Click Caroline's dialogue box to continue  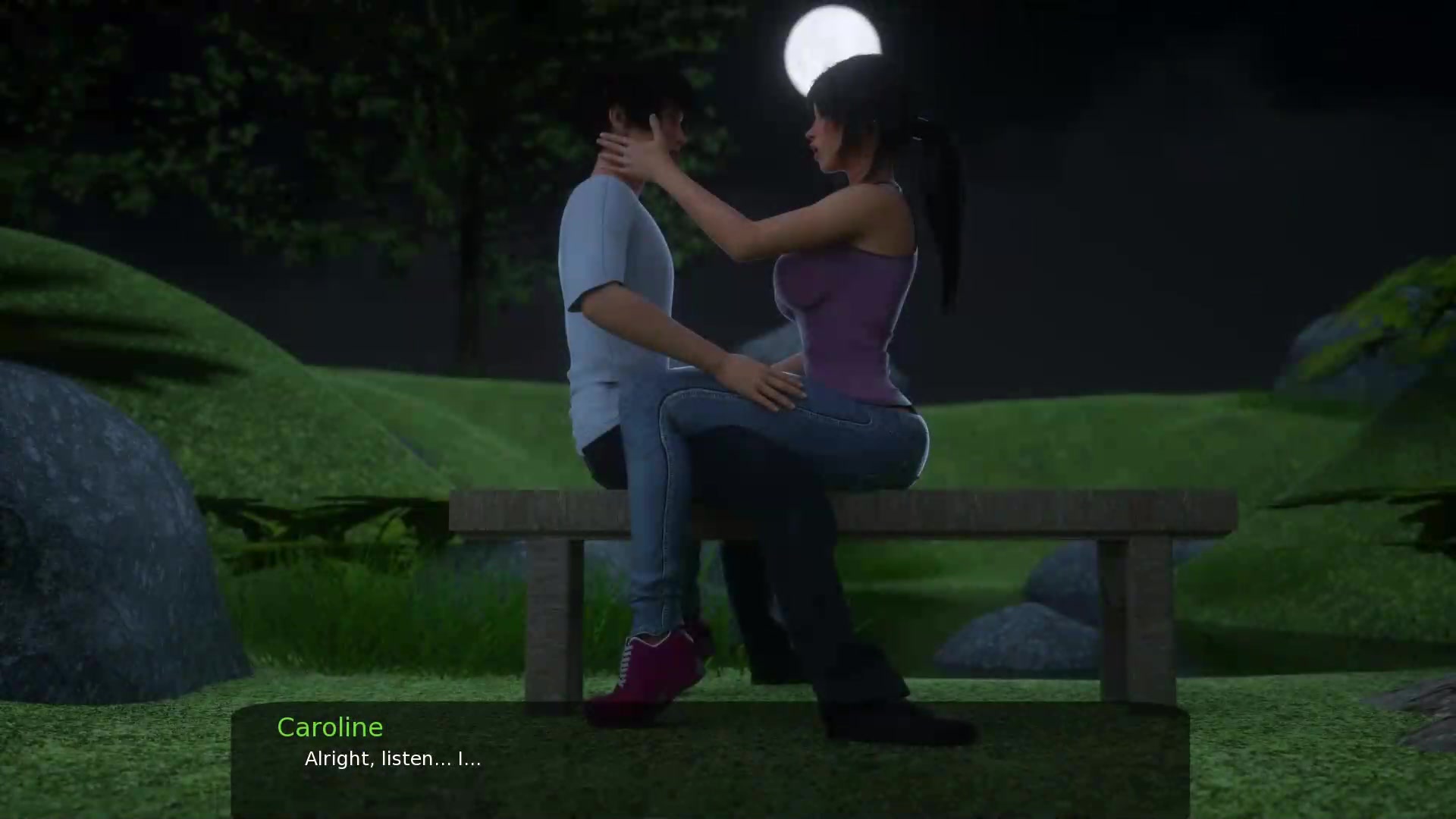[x=710, y=761]
